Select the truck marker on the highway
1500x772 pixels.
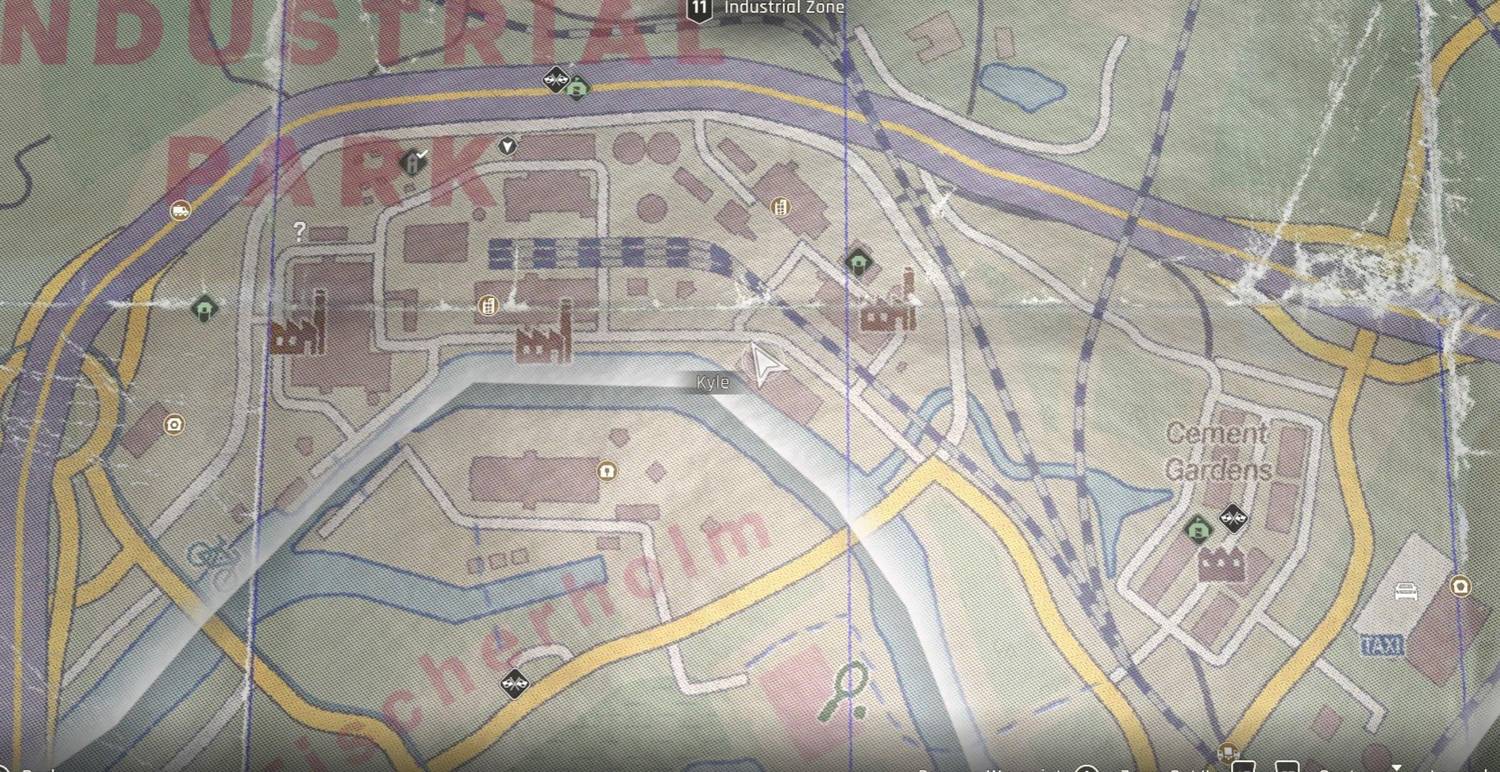(x=180, y=210)
